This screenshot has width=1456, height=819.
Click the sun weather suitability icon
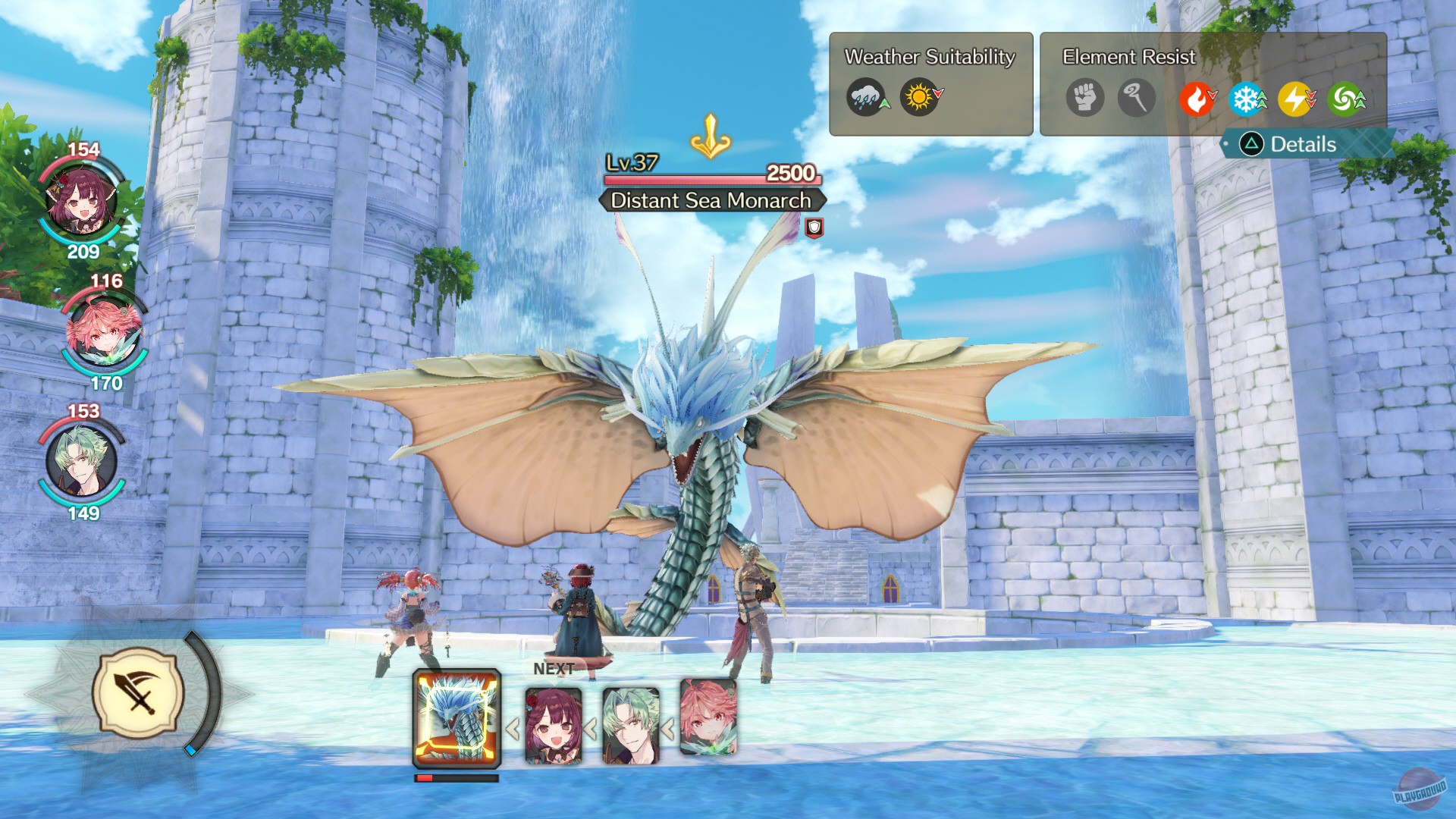[918, 97]
